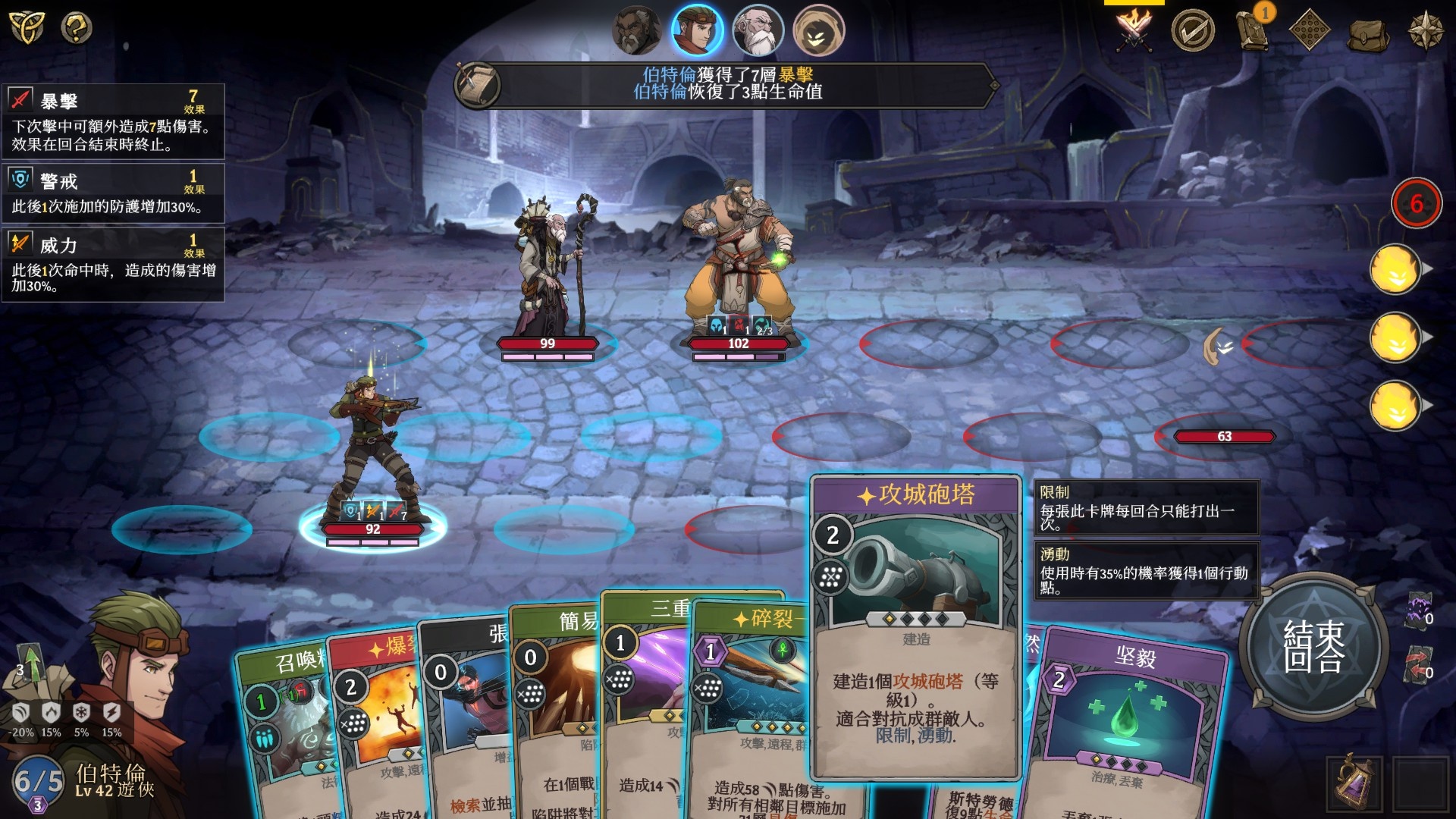
Task: Use the lantern item slot
Action: point(1354,783)
